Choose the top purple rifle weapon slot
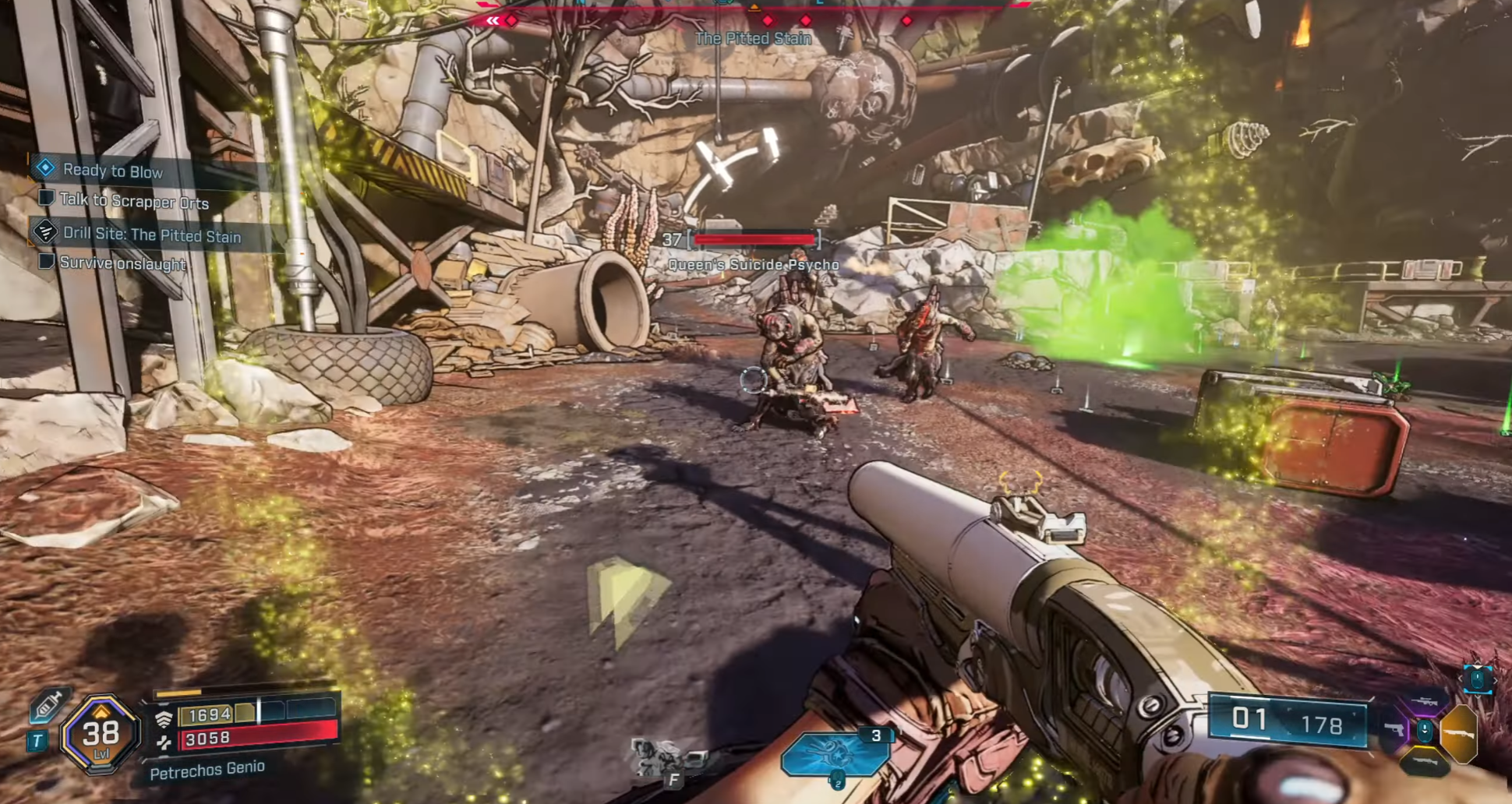The image size is (1512, 804). coord(1425,703)
